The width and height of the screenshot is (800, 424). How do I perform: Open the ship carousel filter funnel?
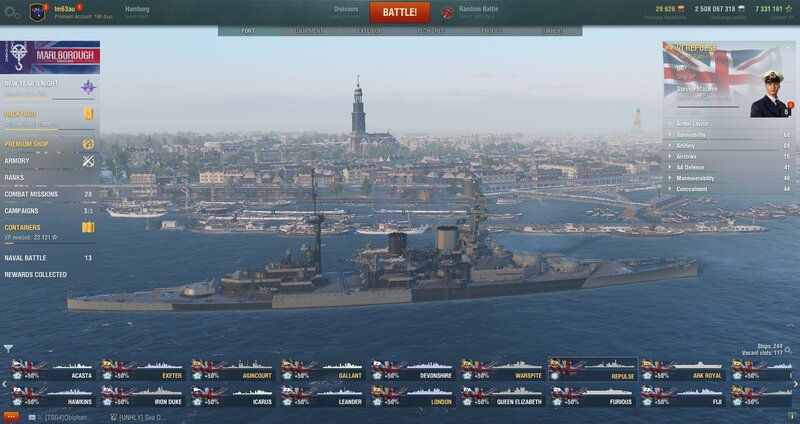[9, 349]
